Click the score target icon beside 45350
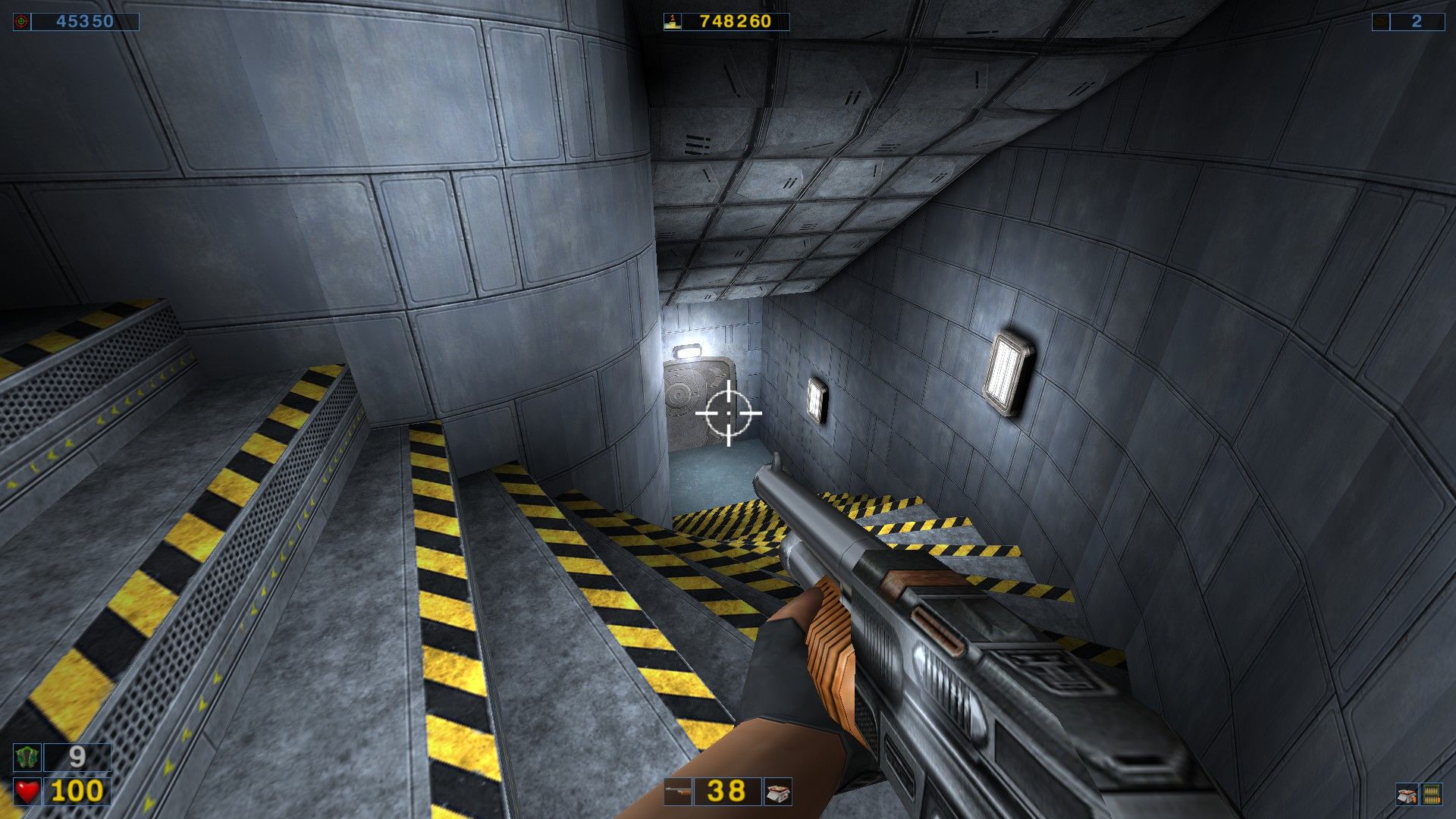1456x819 pixels. point(20,22)
